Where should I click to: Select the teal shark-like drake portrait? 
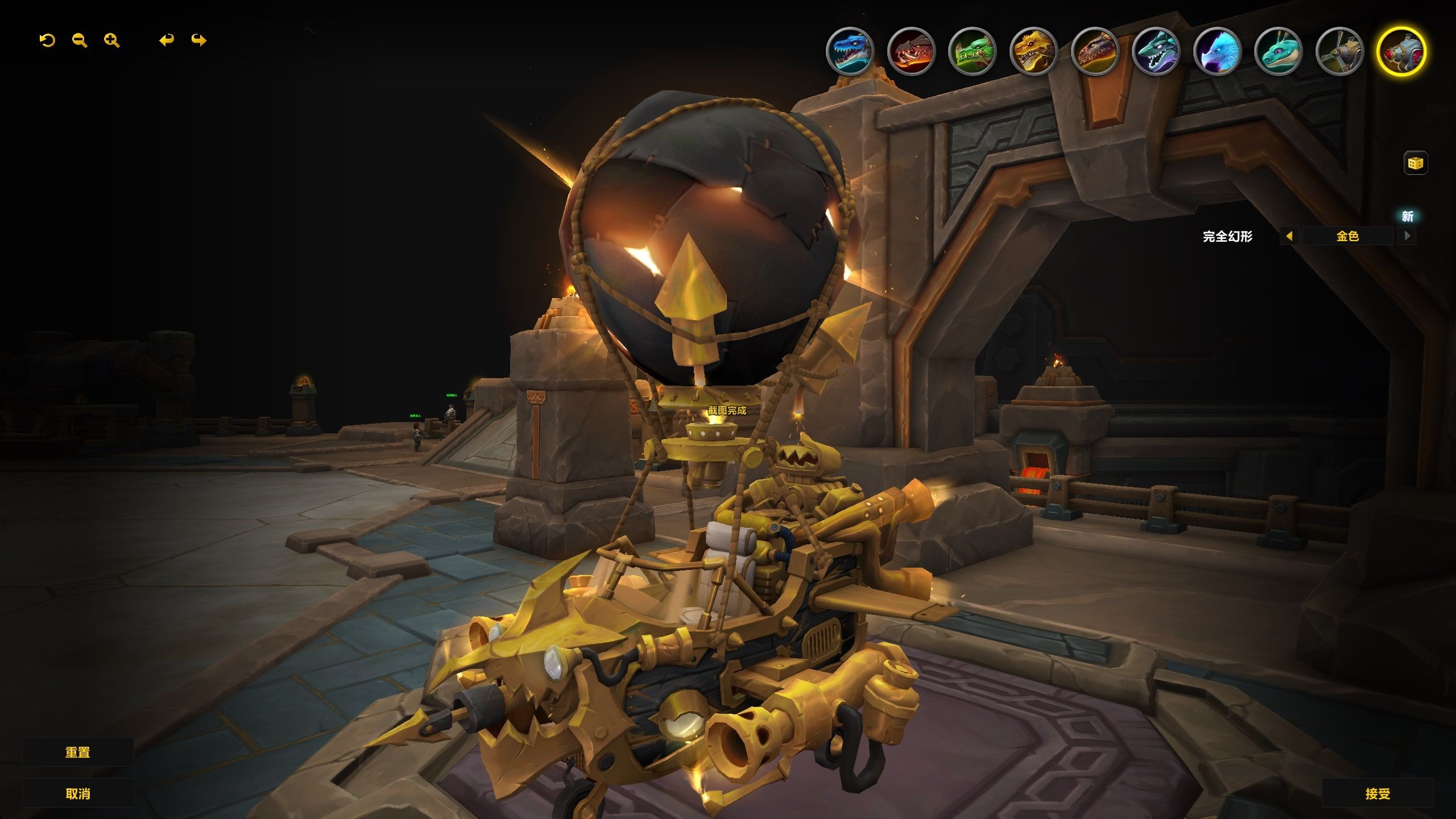1156,51
